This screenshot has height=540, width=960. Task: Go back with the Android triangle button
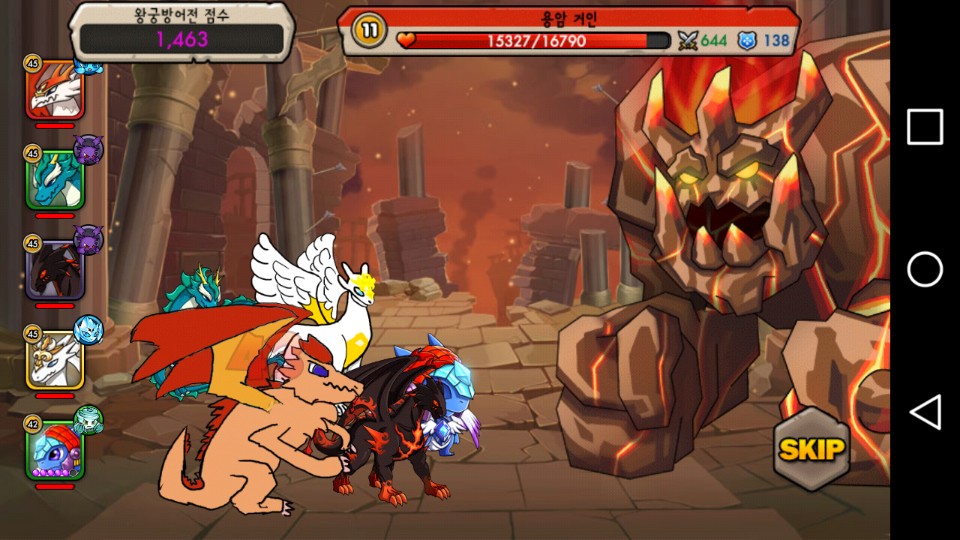click(x=925, y=412)
